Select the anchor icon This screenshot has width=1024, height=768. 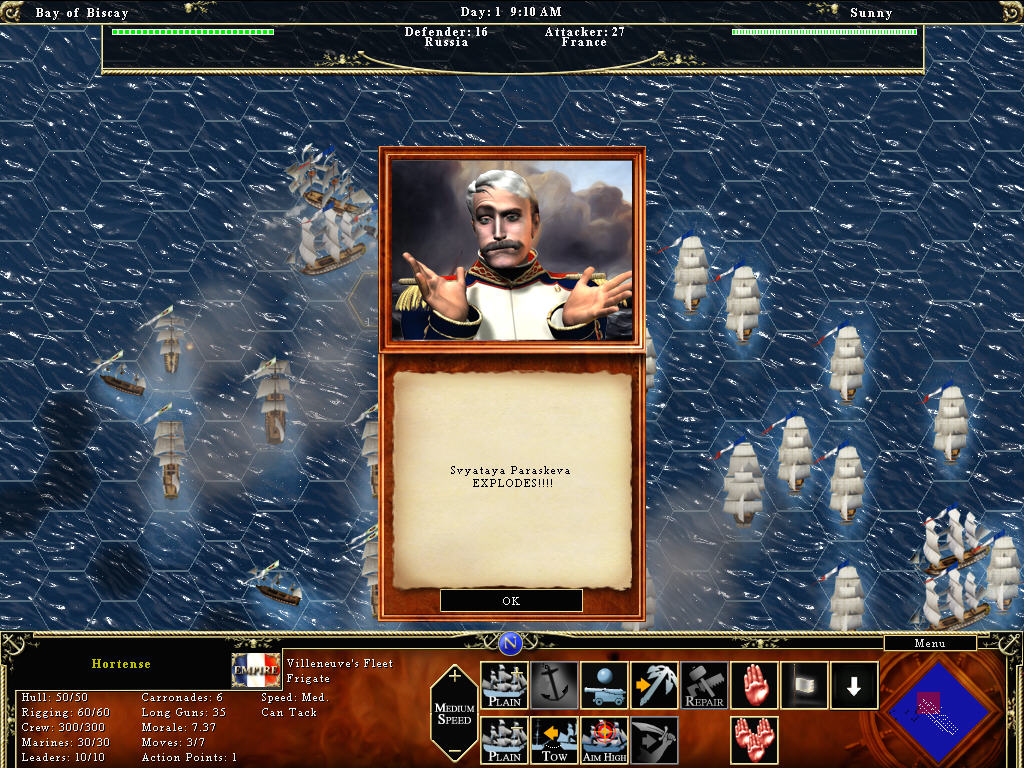pyautogui.click(x=555, y=685)
